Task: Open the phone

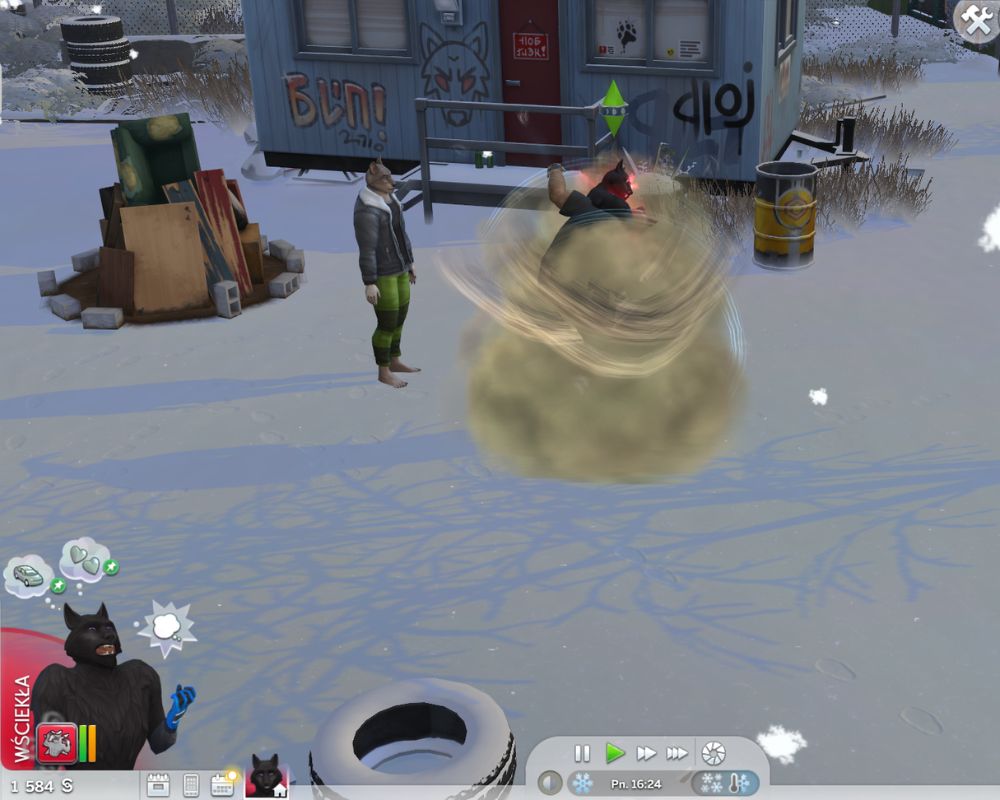Action: click(190, 785)
